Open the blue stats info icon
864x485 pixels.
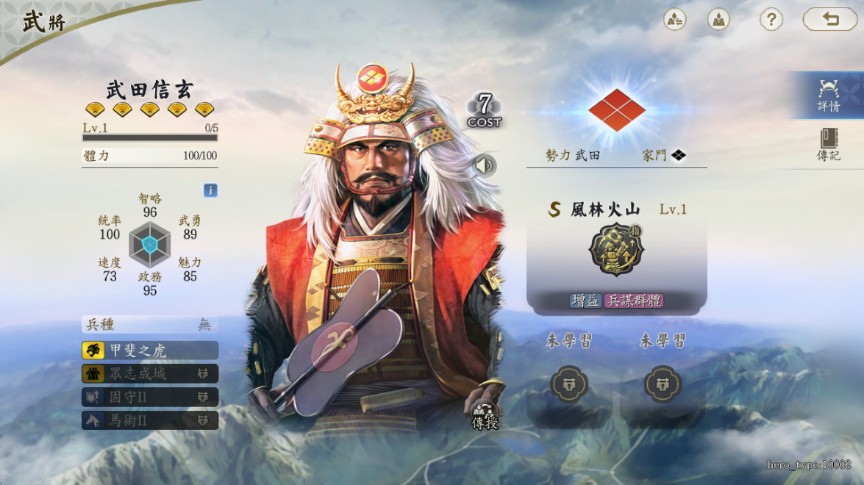pyautogui.click(x=211, y=190)
